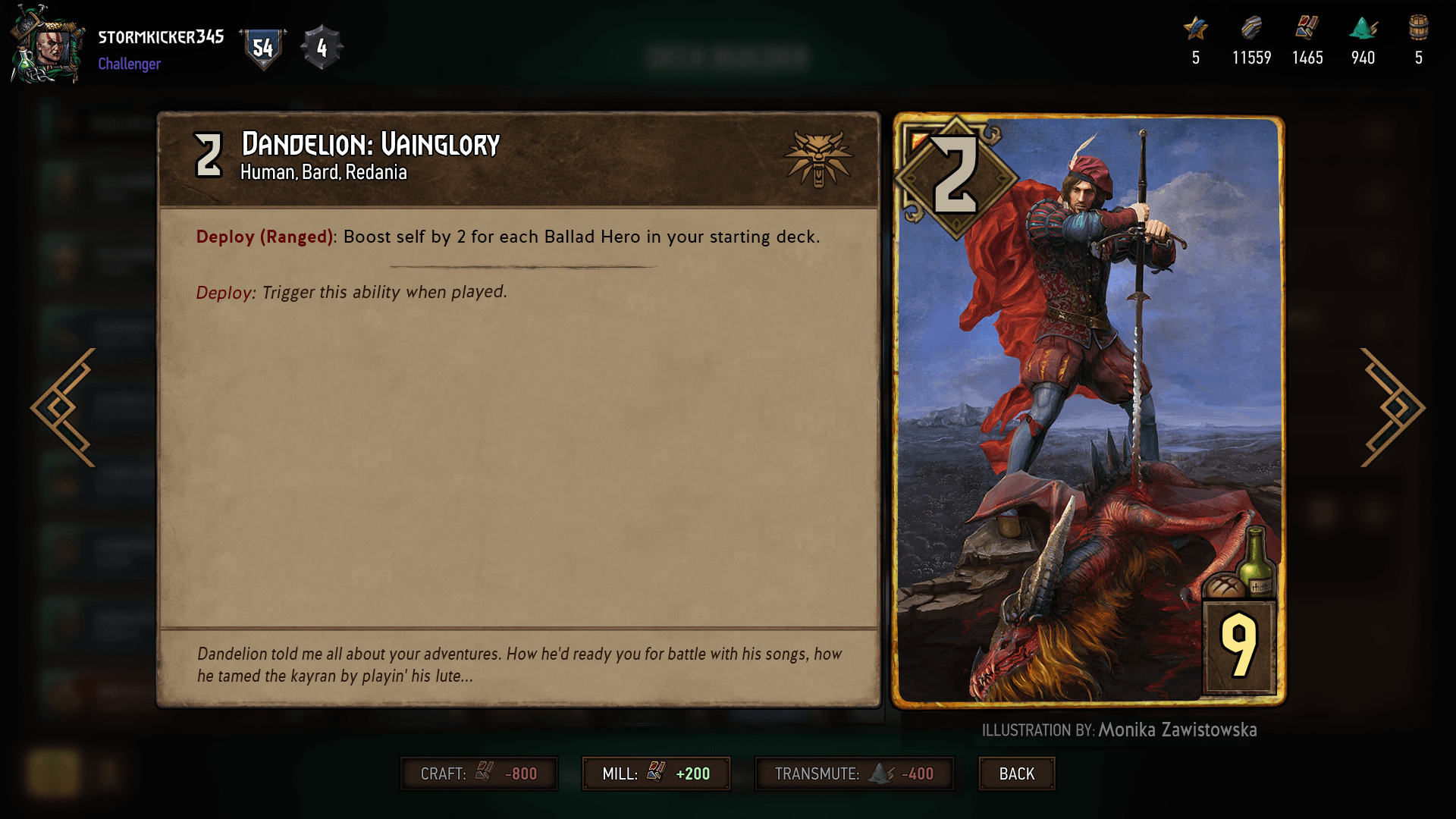Image resolution: width=1456 pixels, height=819 pixels.
Task: Mill the card for 200 scraps
Action: pos(656,773)
